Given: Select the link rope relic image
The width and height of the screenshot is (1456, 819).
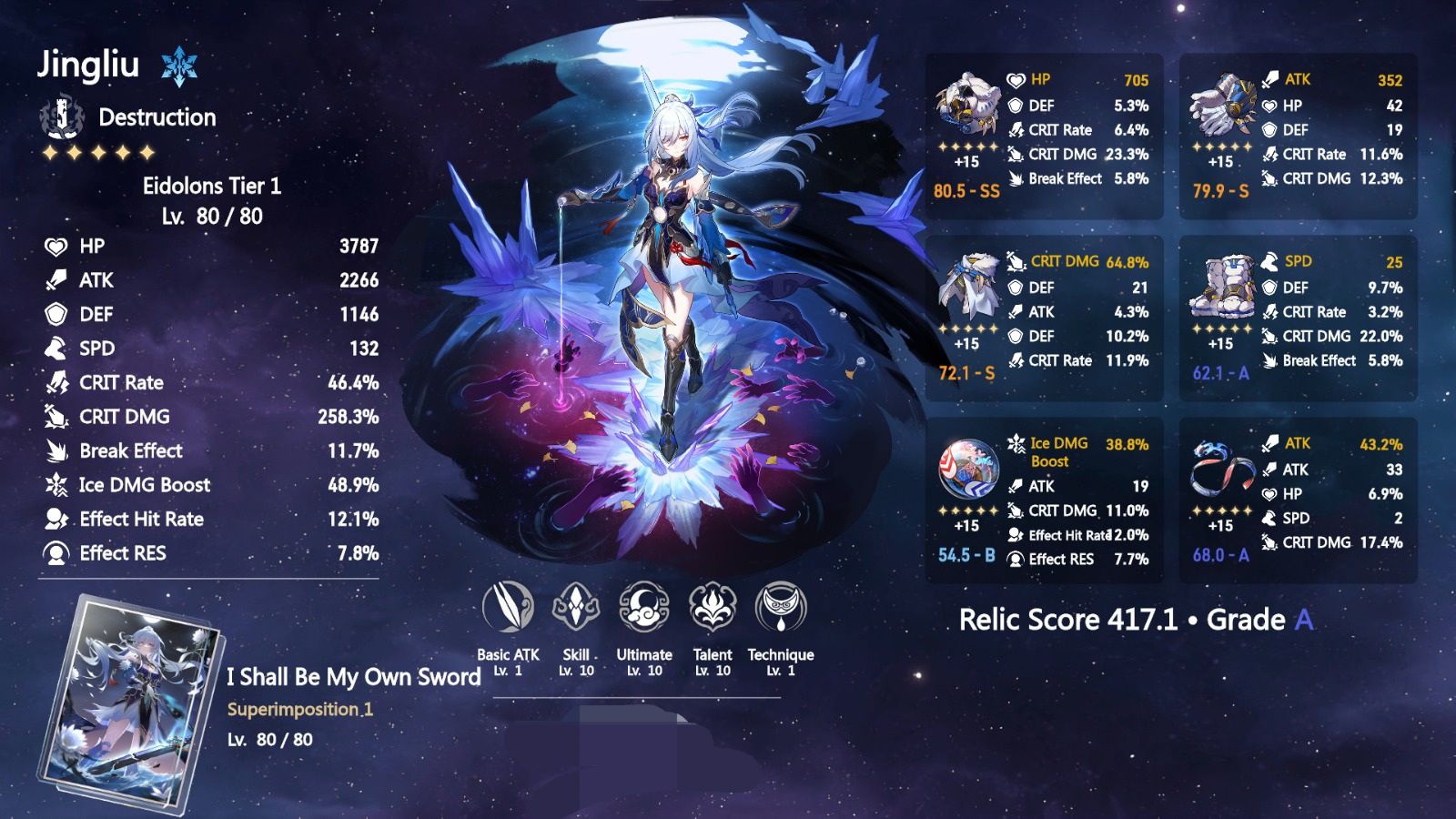Looking at the screenshot, I should pyautogui.click(x=1224, y=466).
